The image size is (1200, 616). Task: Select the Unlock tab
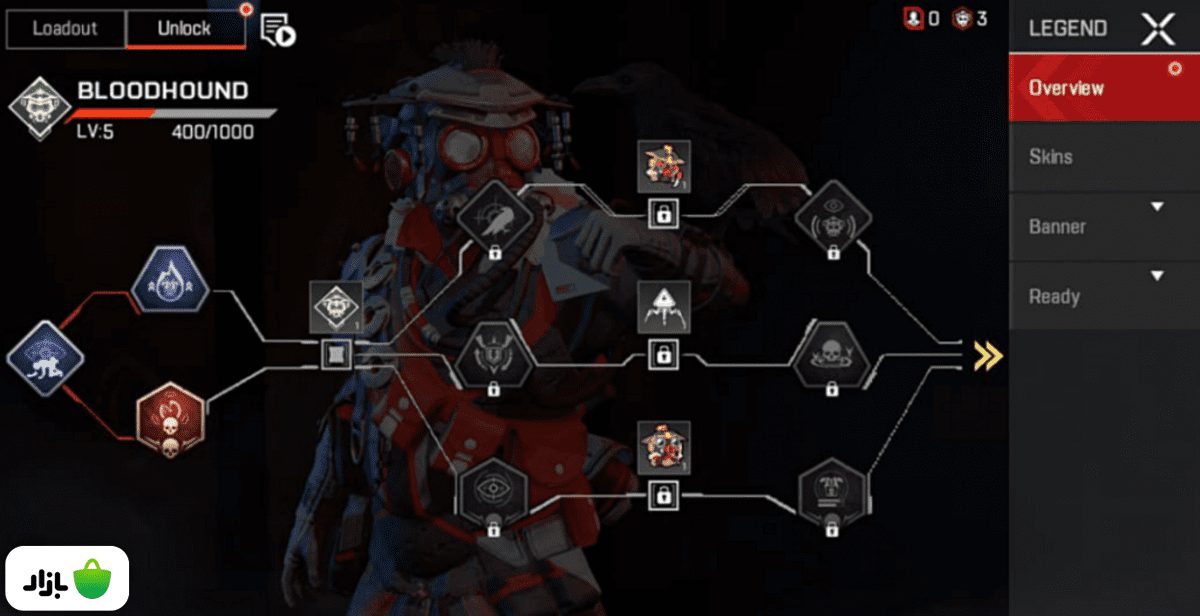coord(185,29)
